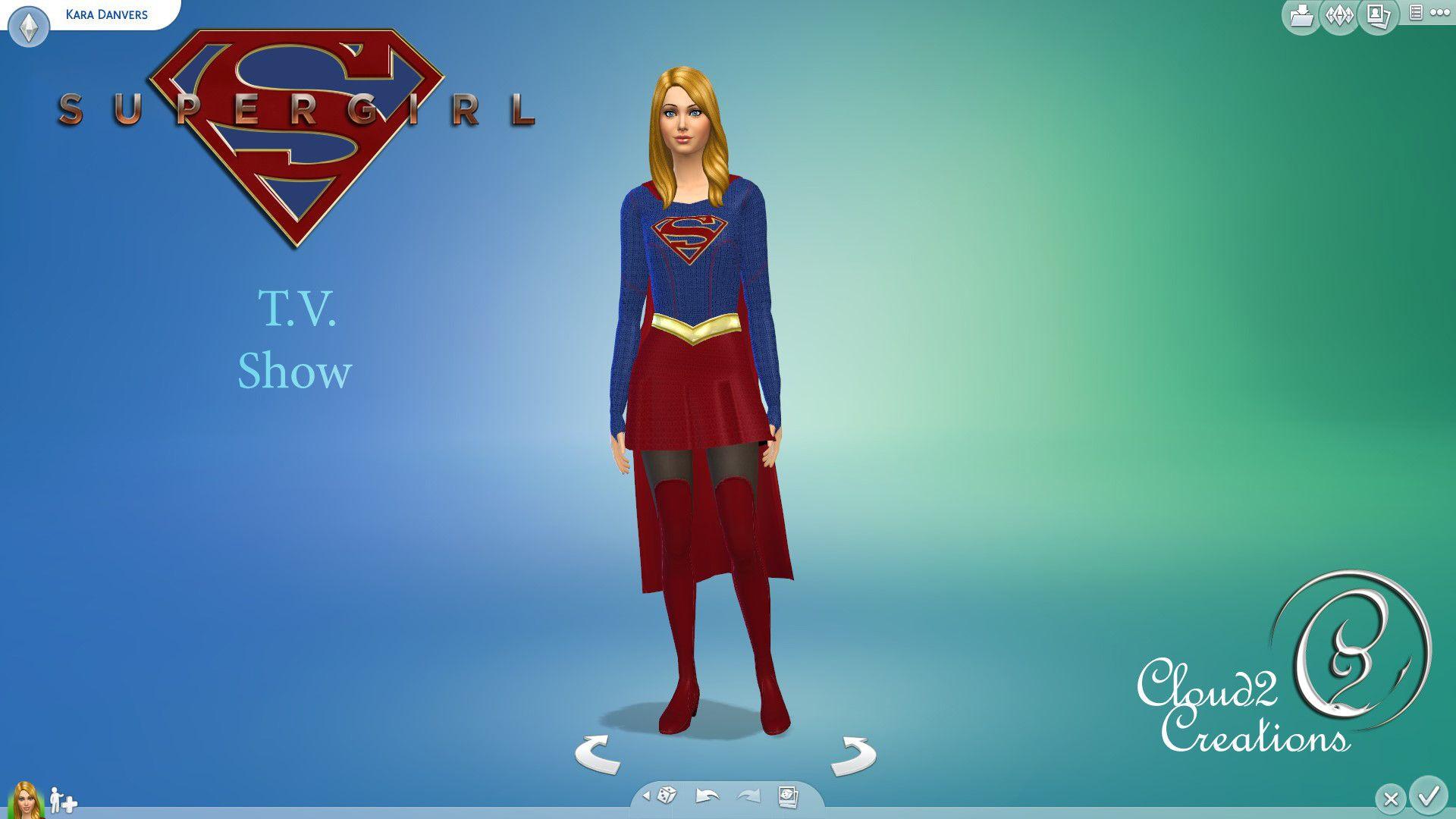Save the household to library with folder icon
This screenshot has width=1456, height=819.
coord(1301,16)
